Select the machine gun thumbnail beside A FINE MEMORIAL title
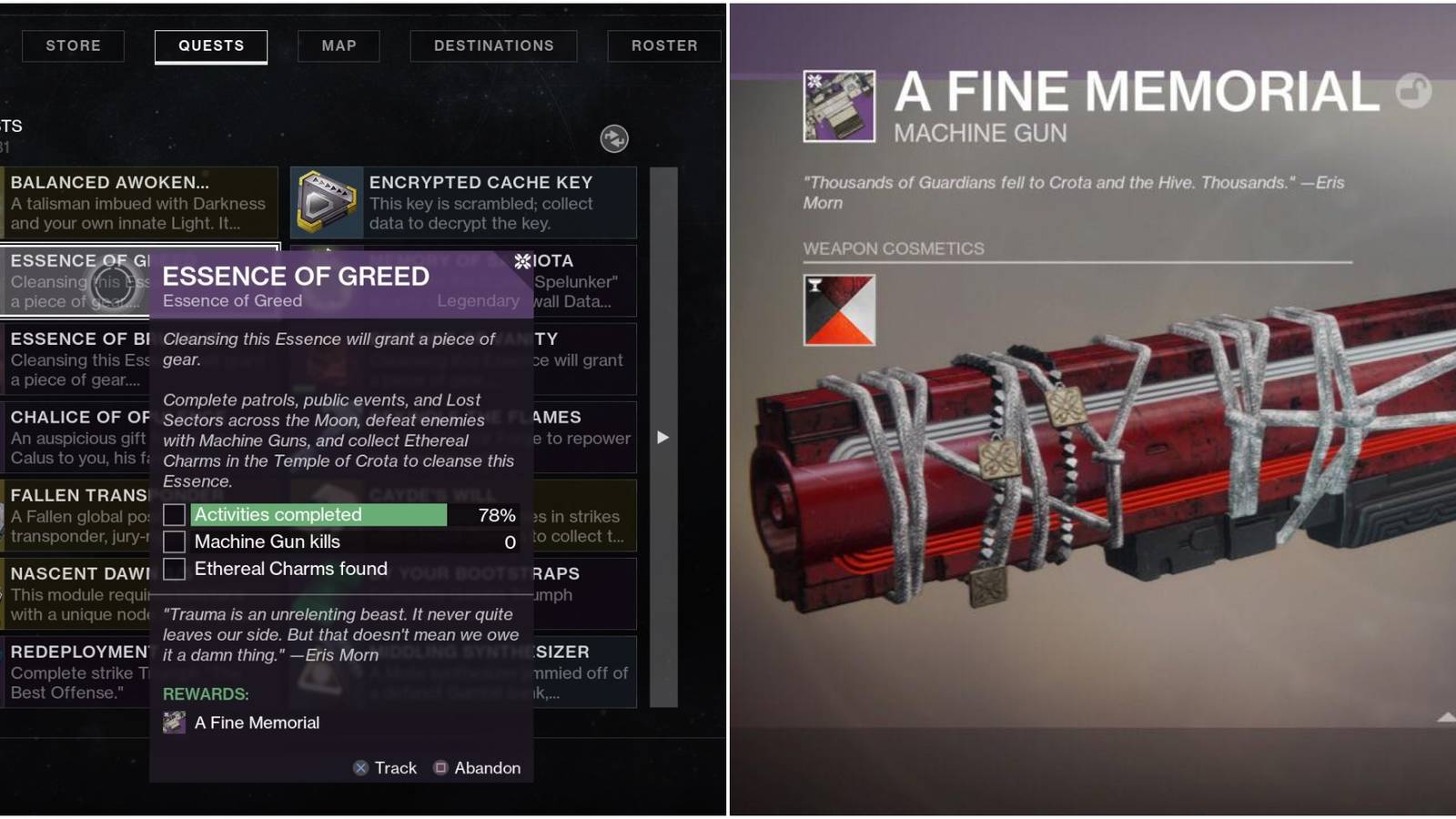 838,107
